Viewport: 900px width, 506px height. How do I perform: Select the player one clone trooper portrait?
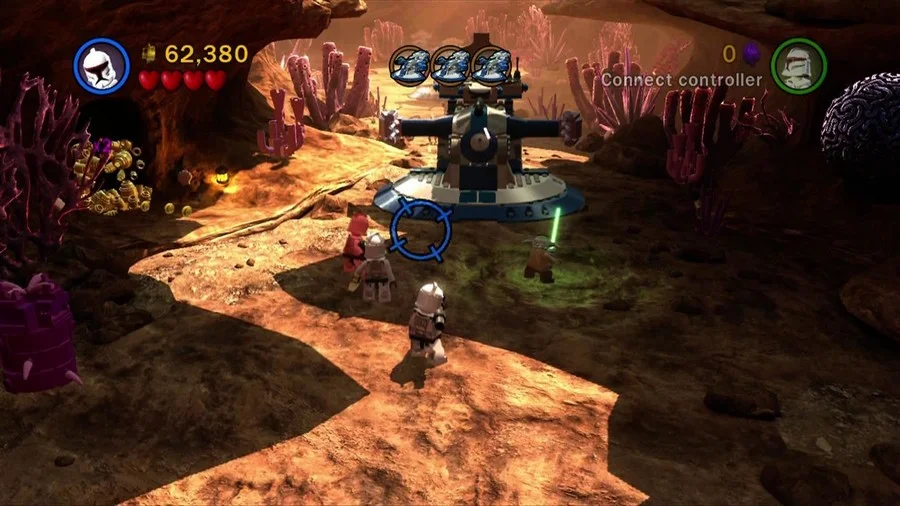[x=102, y=67]
